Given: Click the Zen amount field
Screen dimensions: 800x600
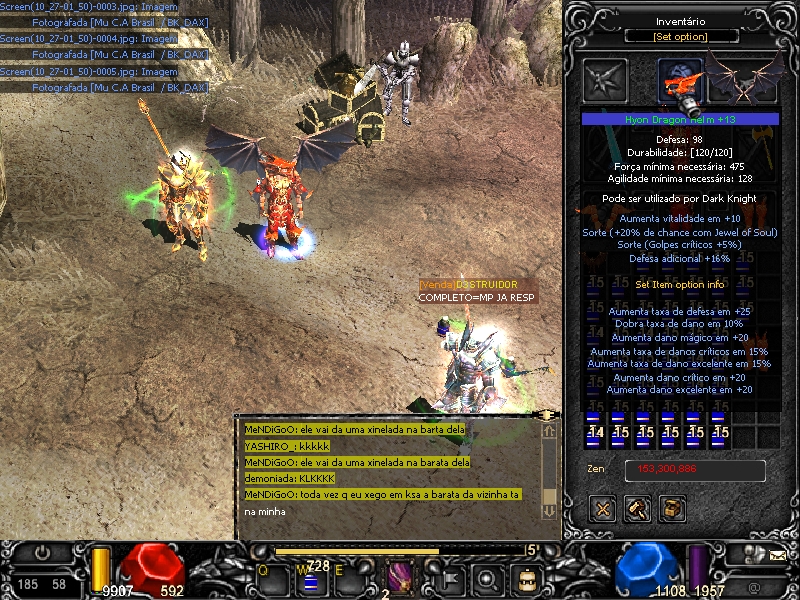Looking at the screenshot, I should tap(695, 469).
